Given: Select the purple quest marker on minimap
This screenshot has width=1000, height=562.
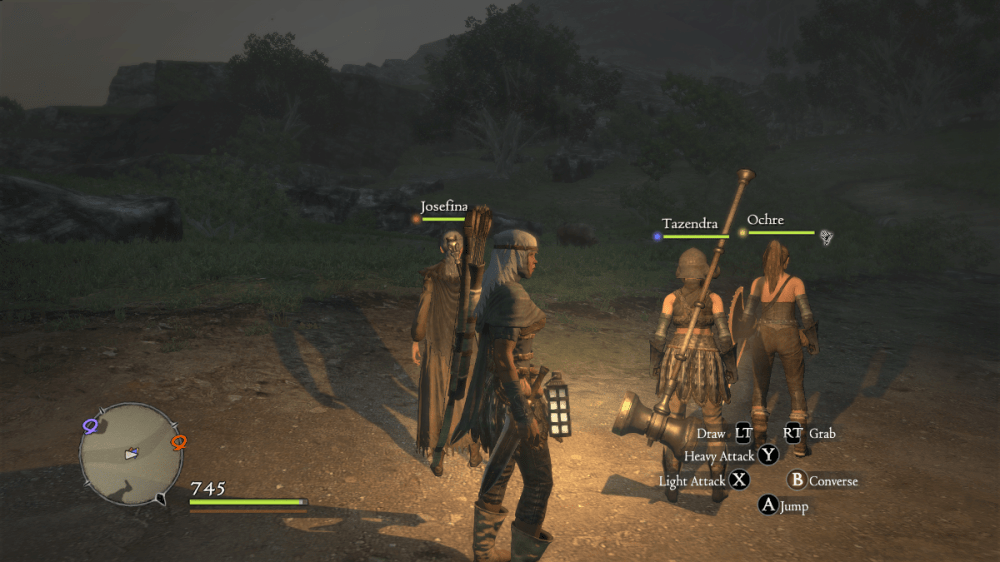Looking at the screenshot, I should pyautogui.click(x=91, y=427).
